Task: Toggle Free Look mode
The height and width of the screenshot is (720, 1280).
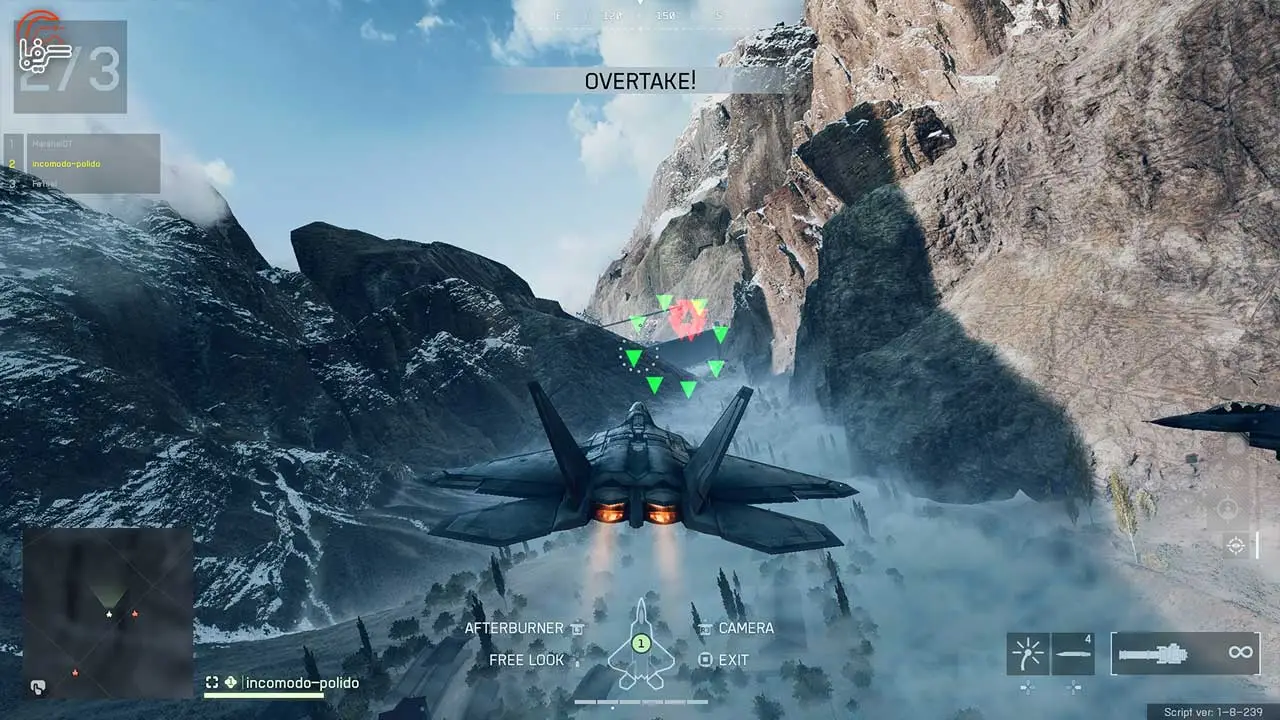Action: (x=525, y=660)
